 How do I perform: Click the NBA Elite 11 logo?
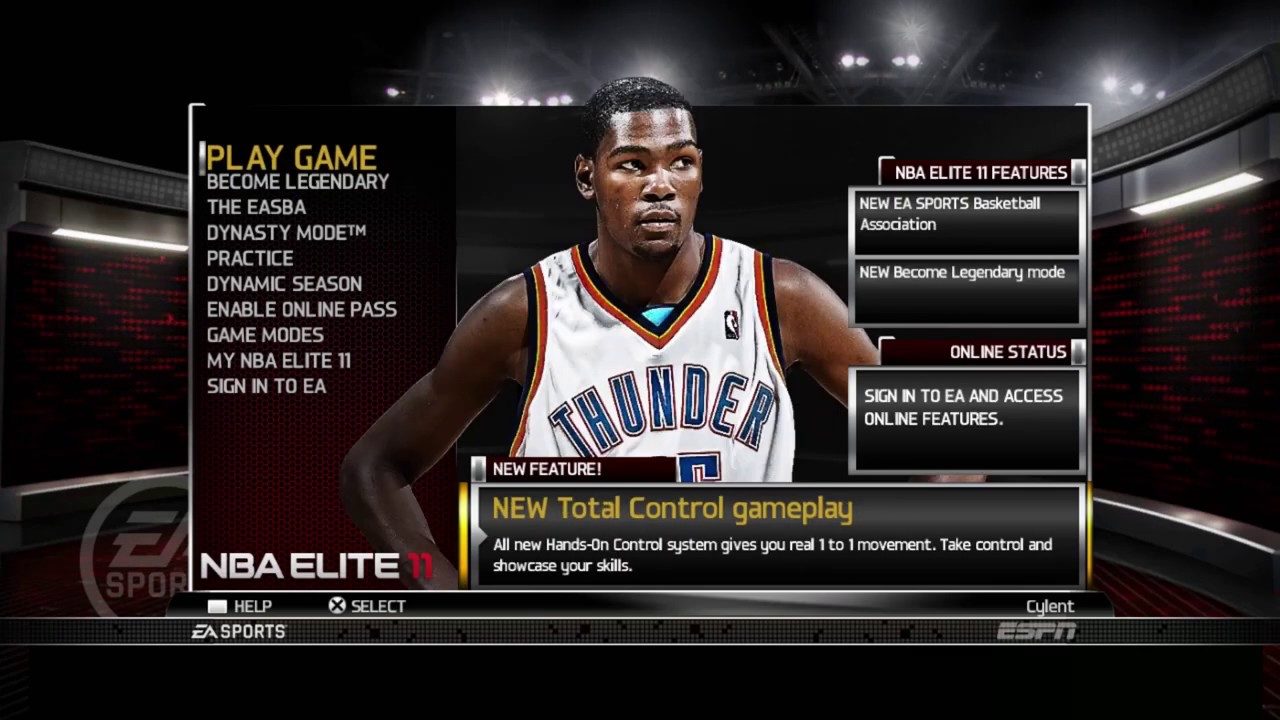coord(315,565)
